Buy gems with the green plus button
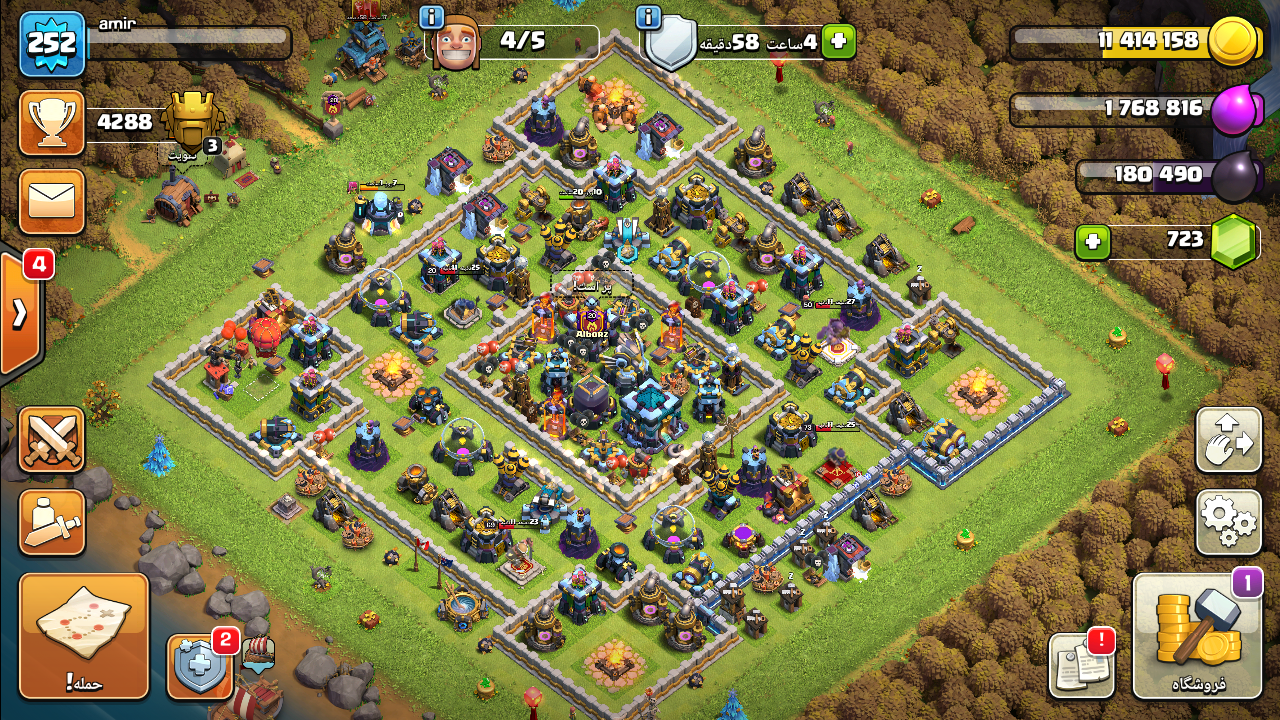Screen dimensions: 1280x720 (1093, 242)
